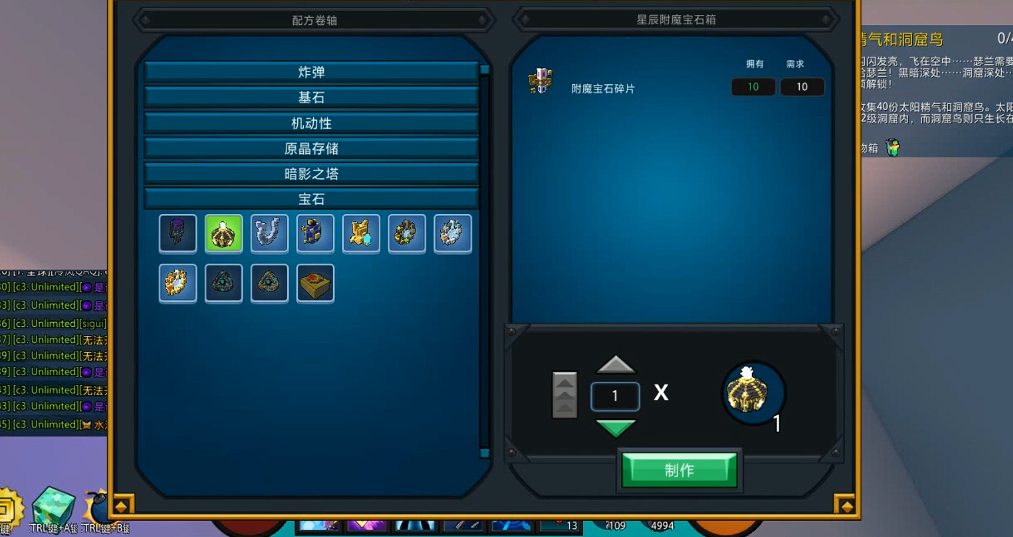Click the 附魔宝石碎片 ingredient icon
This screenshot has height=537, width=1013.
[x=541, y=83]
